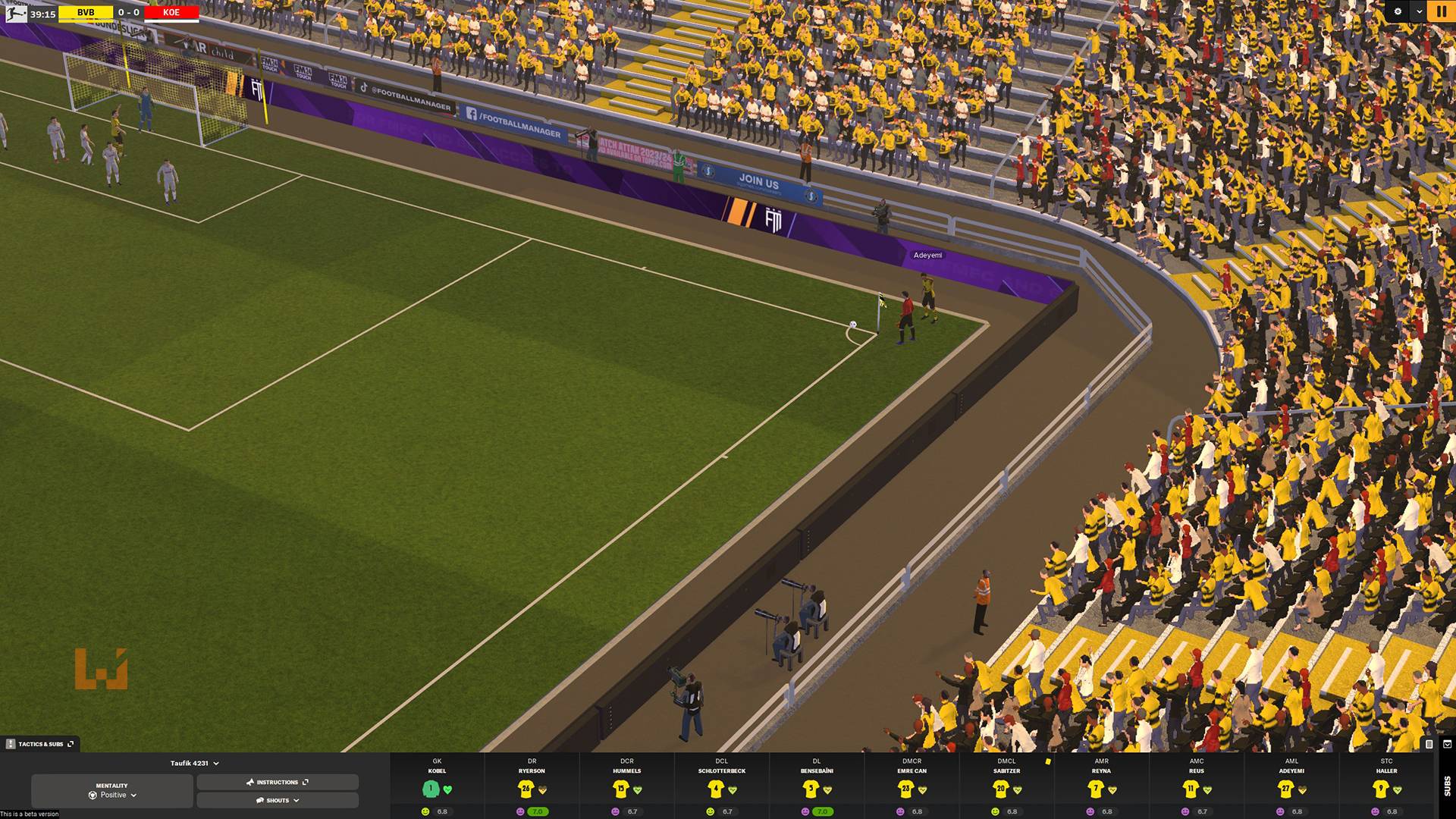Open the Subs side tab
Screen dimensions: 1456x819
pyautogui.click(x=1447, y=786)
